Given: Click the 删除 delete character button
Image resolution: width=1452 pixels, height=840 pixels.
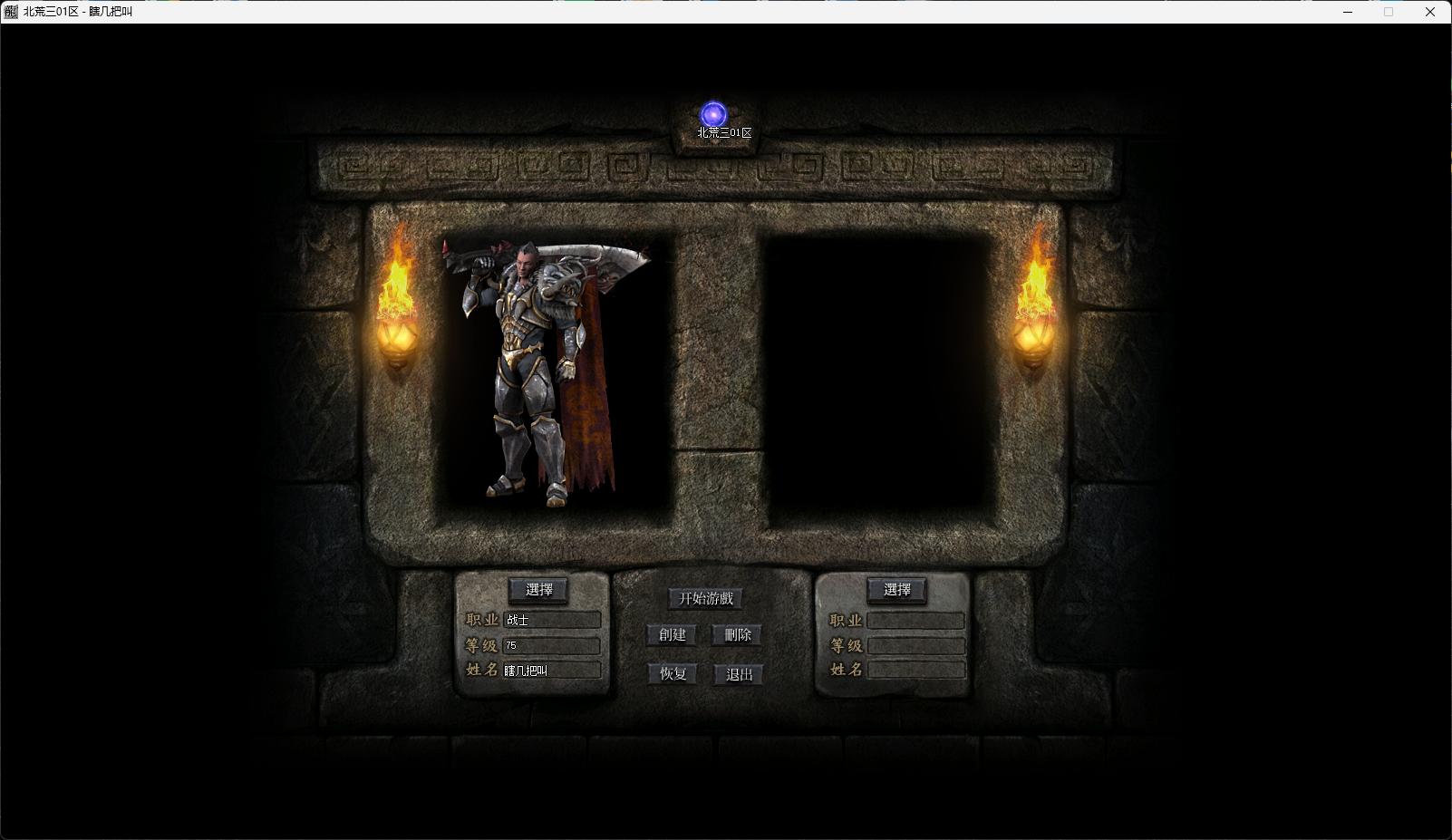Looking at the screenshot, I should coord(738,635).
